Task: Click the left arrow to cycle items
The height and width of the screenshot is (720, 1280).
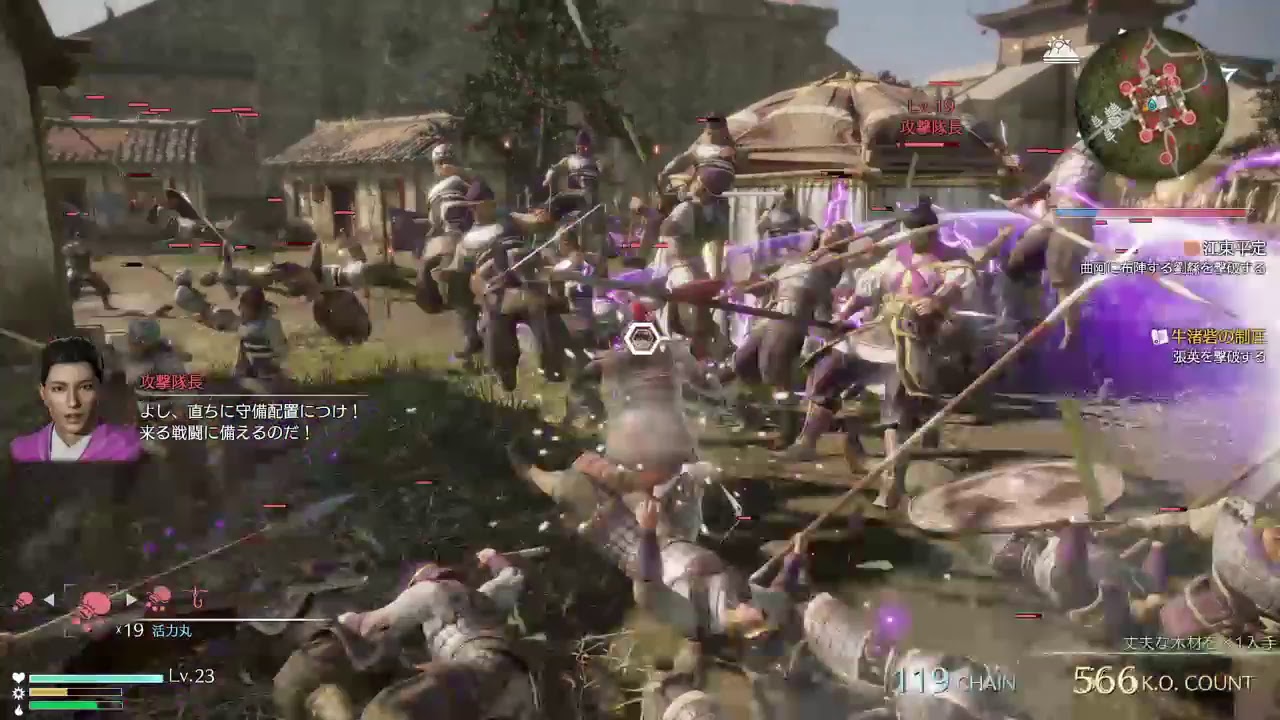Action: pos(48,598)
